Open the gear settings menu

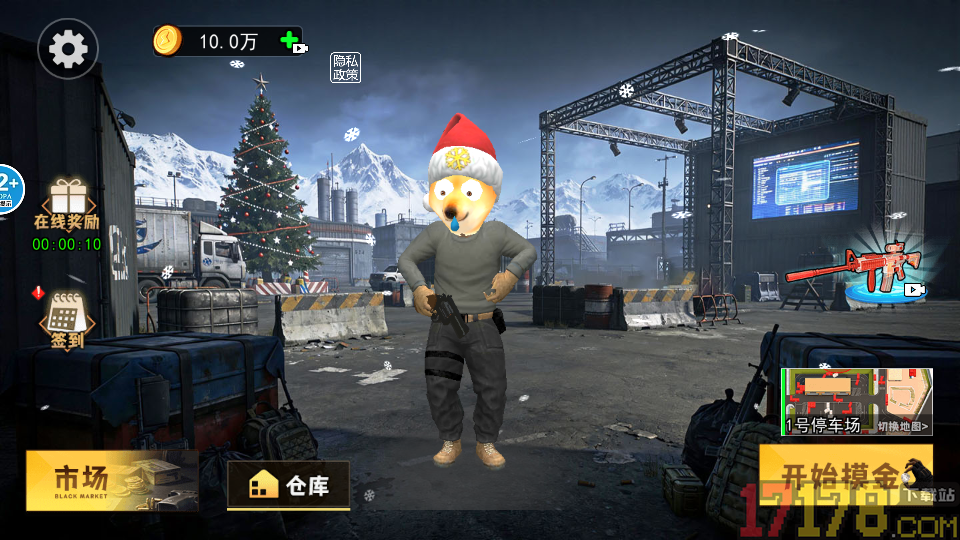68,48
